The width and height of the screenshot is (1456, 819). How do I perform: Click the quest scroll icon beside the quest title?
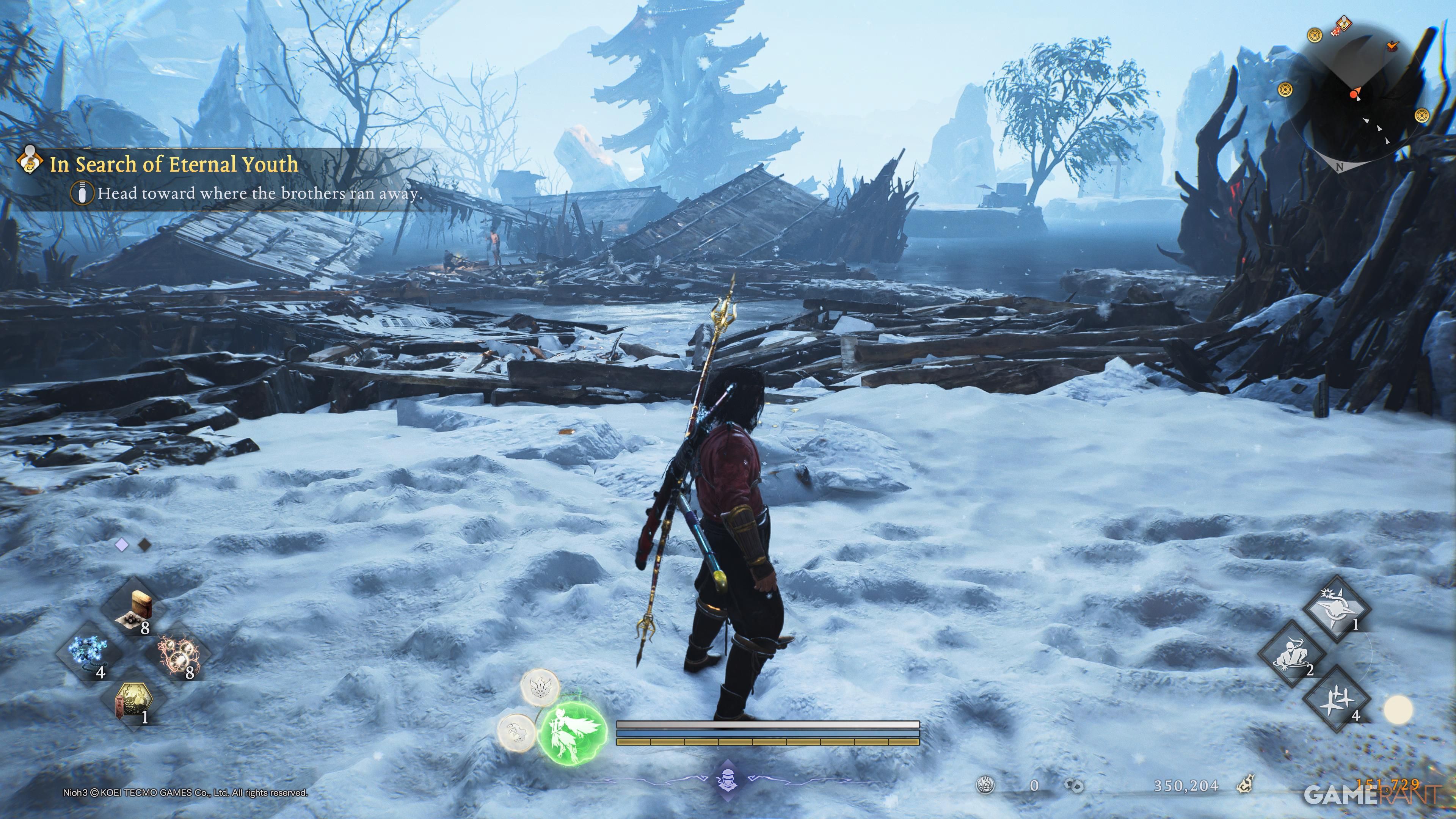coord(30,162)
